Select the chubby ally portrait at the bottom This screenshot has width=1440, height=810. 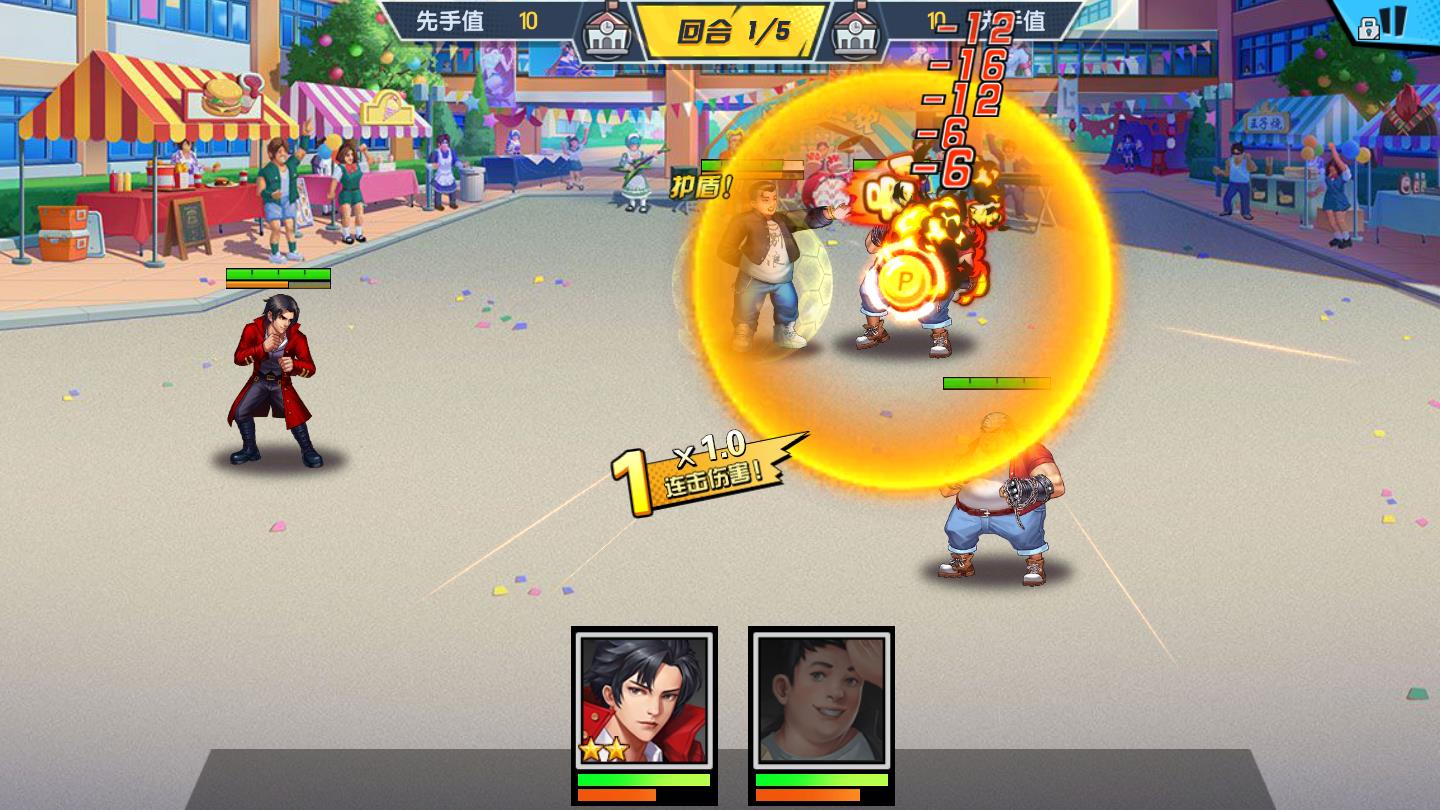[x=821, y=700]
